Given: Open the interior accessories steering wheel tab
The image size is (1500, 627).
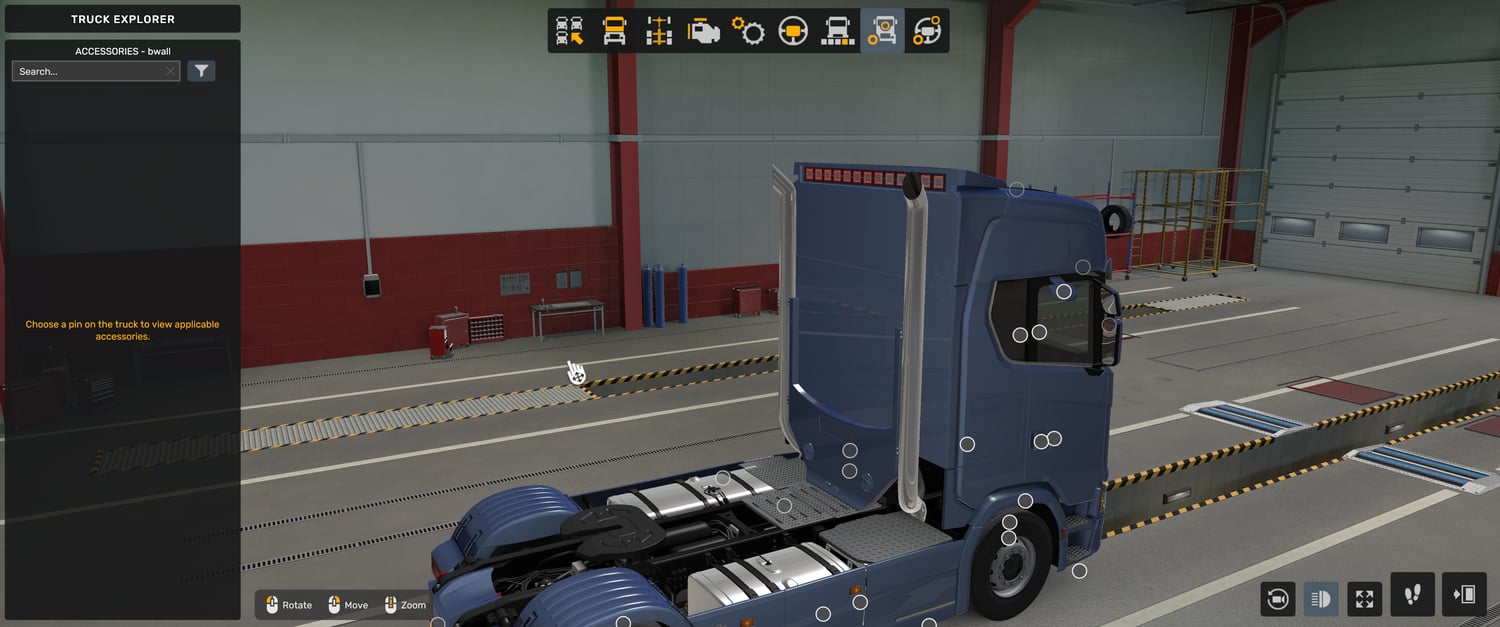Looking at the screenshot, I should 927,31.
